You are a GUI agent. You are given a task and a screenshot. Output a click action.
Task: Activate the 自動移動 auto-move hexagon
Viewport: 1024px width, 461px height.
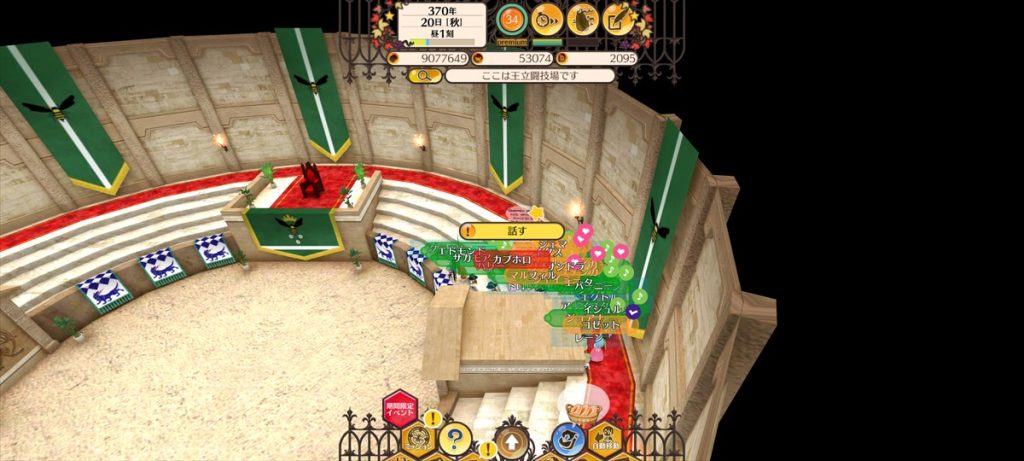point(605,439)
